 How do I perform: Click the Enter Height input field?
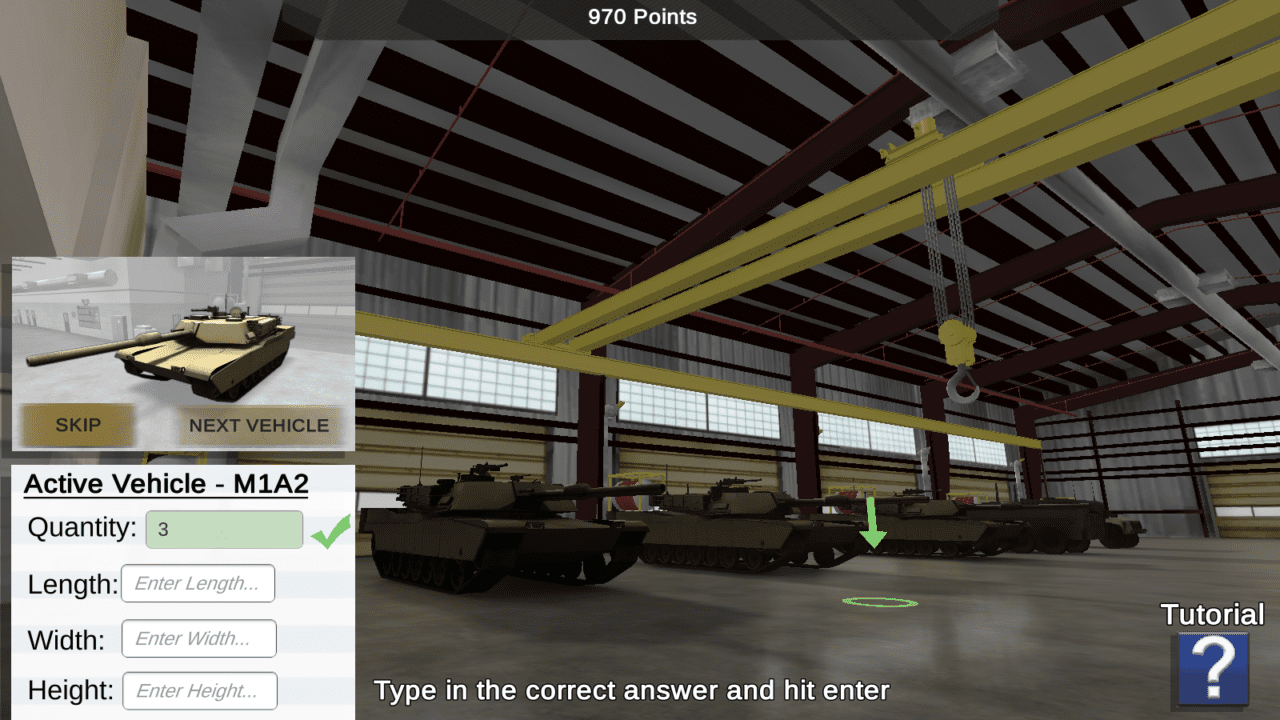pyautogui.click(x=199, y=690)
